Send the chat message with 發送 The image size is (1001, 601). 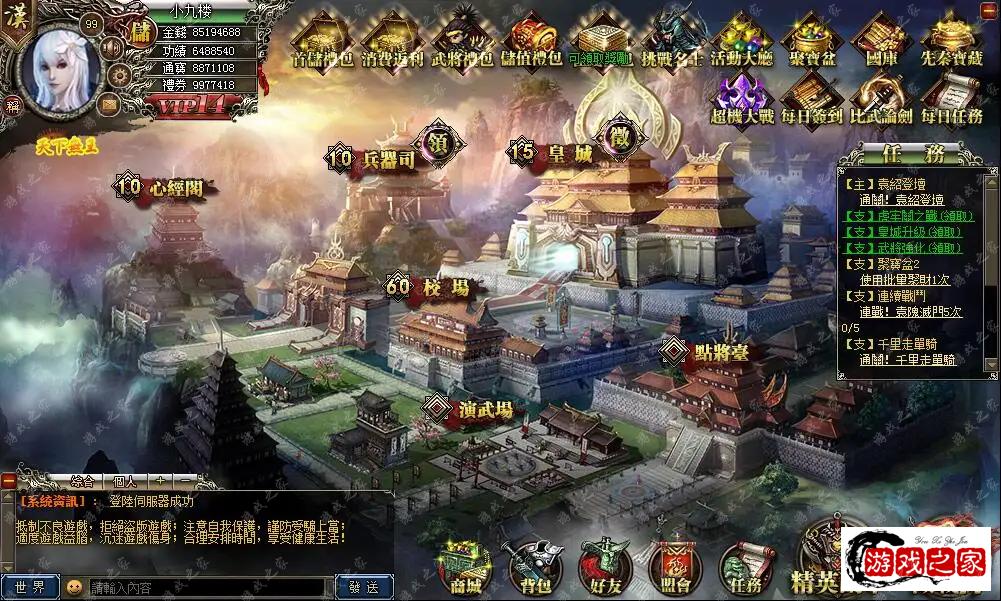click(364, 587)
